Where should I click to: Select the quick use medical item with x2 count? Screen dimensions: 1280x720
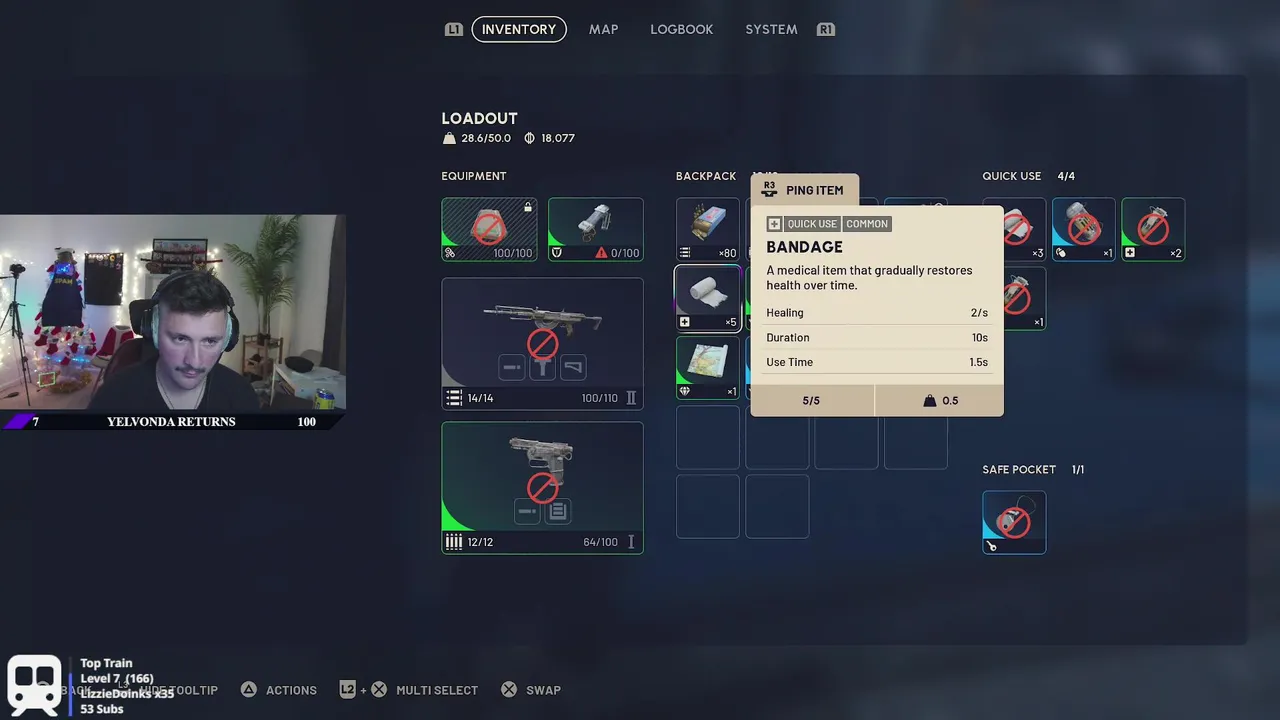[1153, 229]
